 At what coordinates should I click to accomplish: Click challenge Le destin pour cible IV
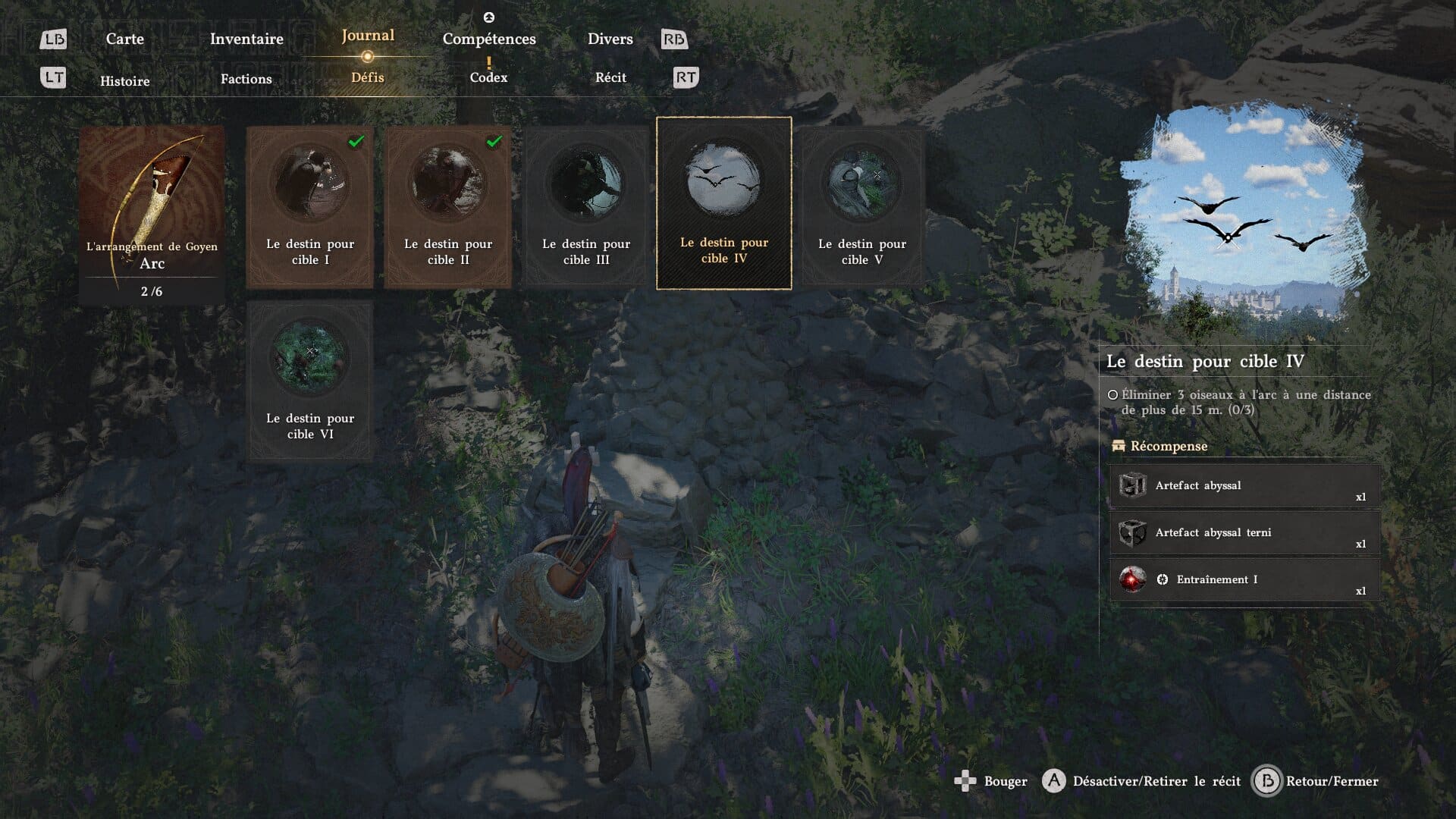[x=724, y=203]
